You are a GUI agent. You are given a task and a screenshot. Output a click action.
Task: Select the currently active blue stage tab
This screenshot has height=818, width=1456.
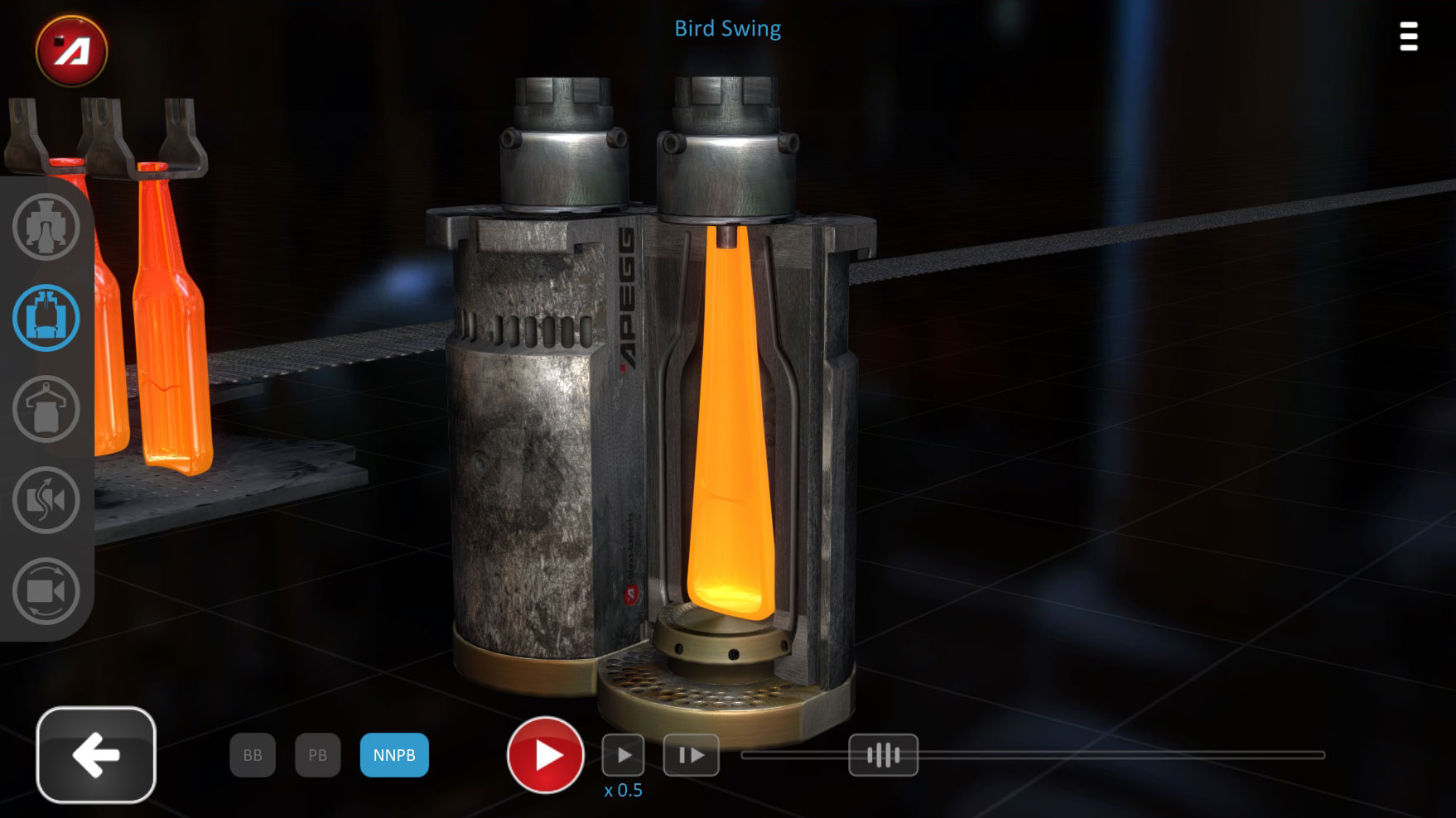coord(46,319)
